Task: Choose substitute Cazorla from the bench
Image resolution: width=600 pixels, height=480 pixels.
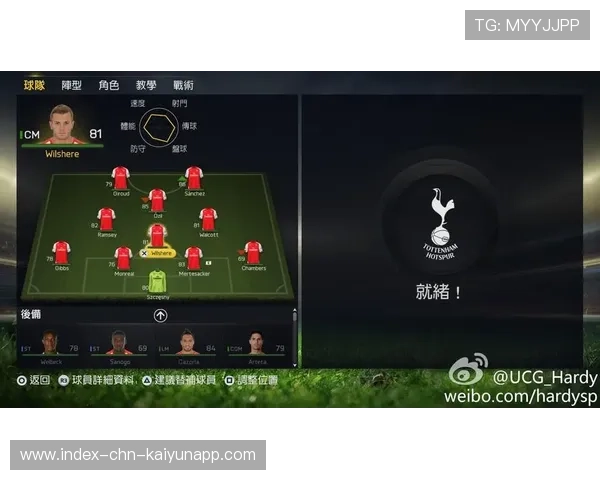Action: click(187, 345)
